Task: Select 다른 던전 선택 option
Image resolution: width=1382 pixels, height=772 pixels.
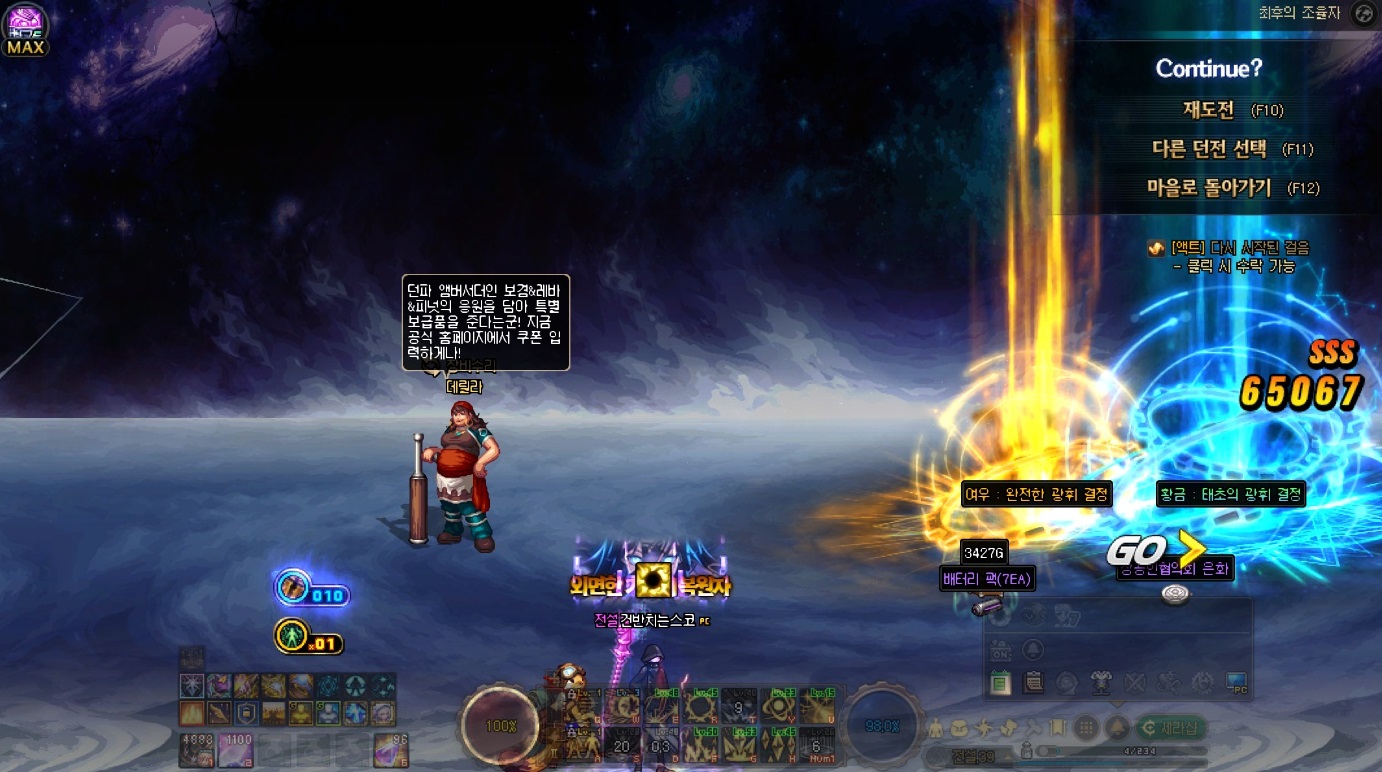Action: tap(1209, 149)
